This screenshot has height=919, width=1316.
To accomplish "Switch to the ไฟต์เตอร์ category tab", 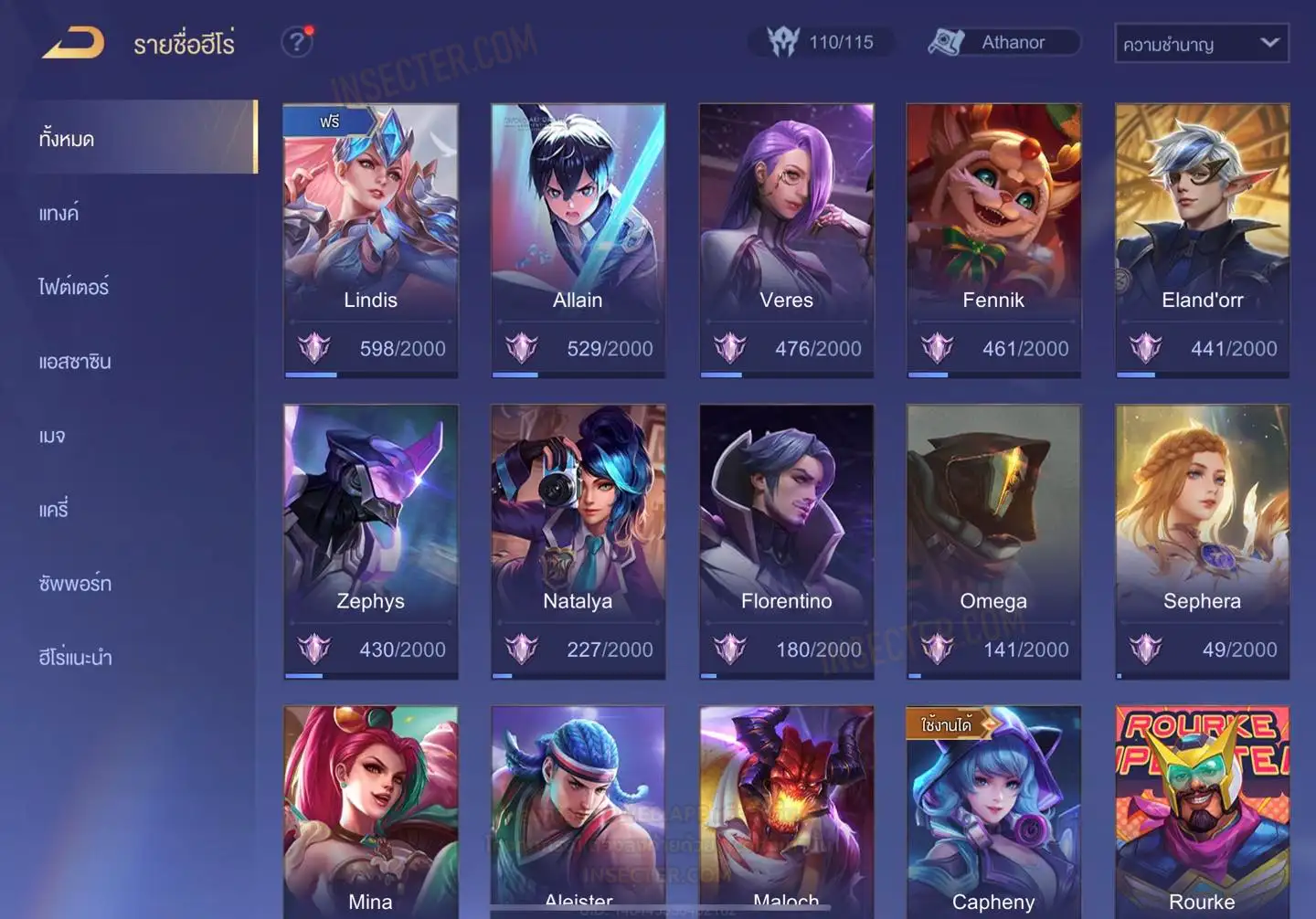I will point(74,287).
